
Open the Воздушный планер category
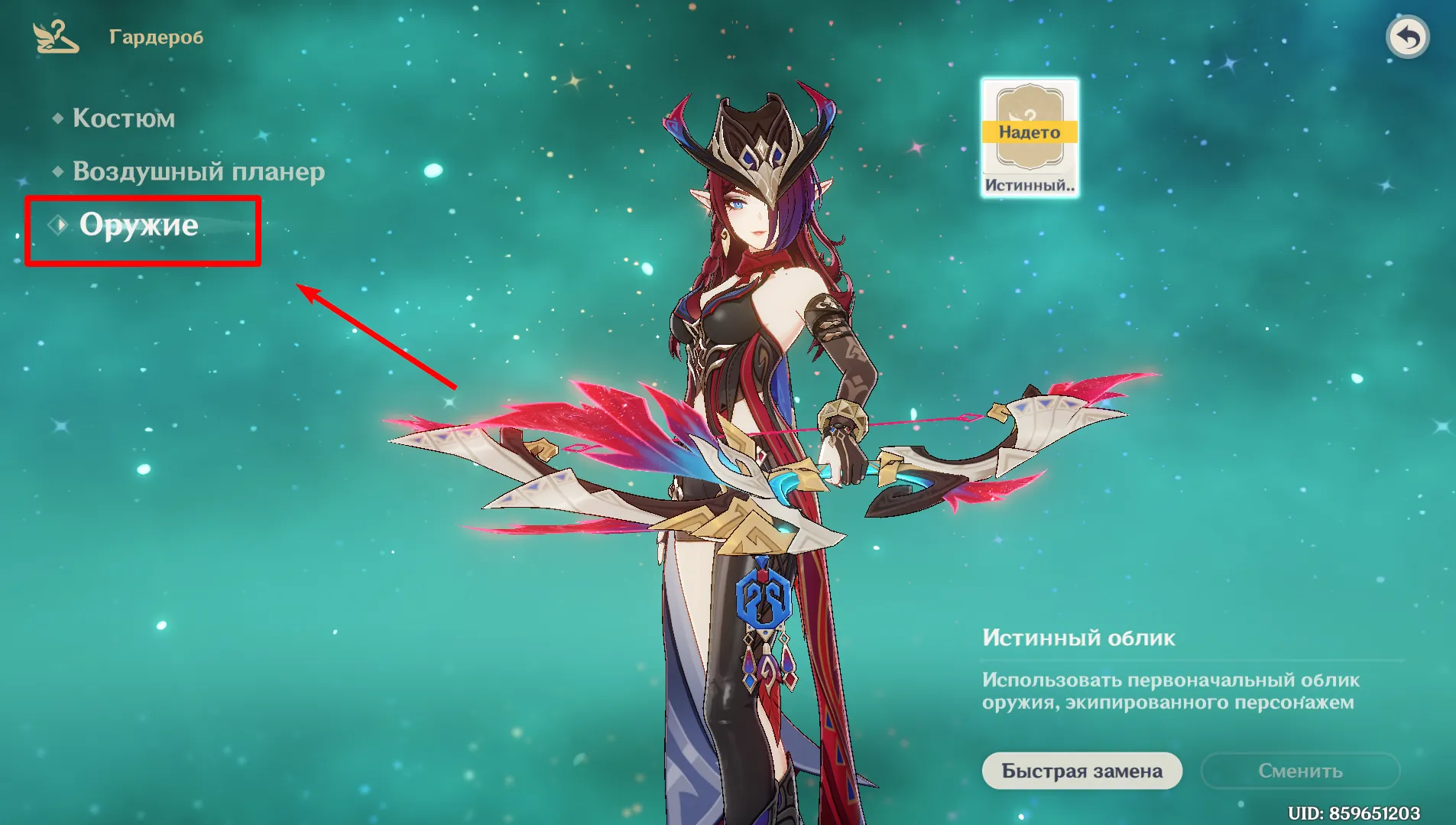198,171
